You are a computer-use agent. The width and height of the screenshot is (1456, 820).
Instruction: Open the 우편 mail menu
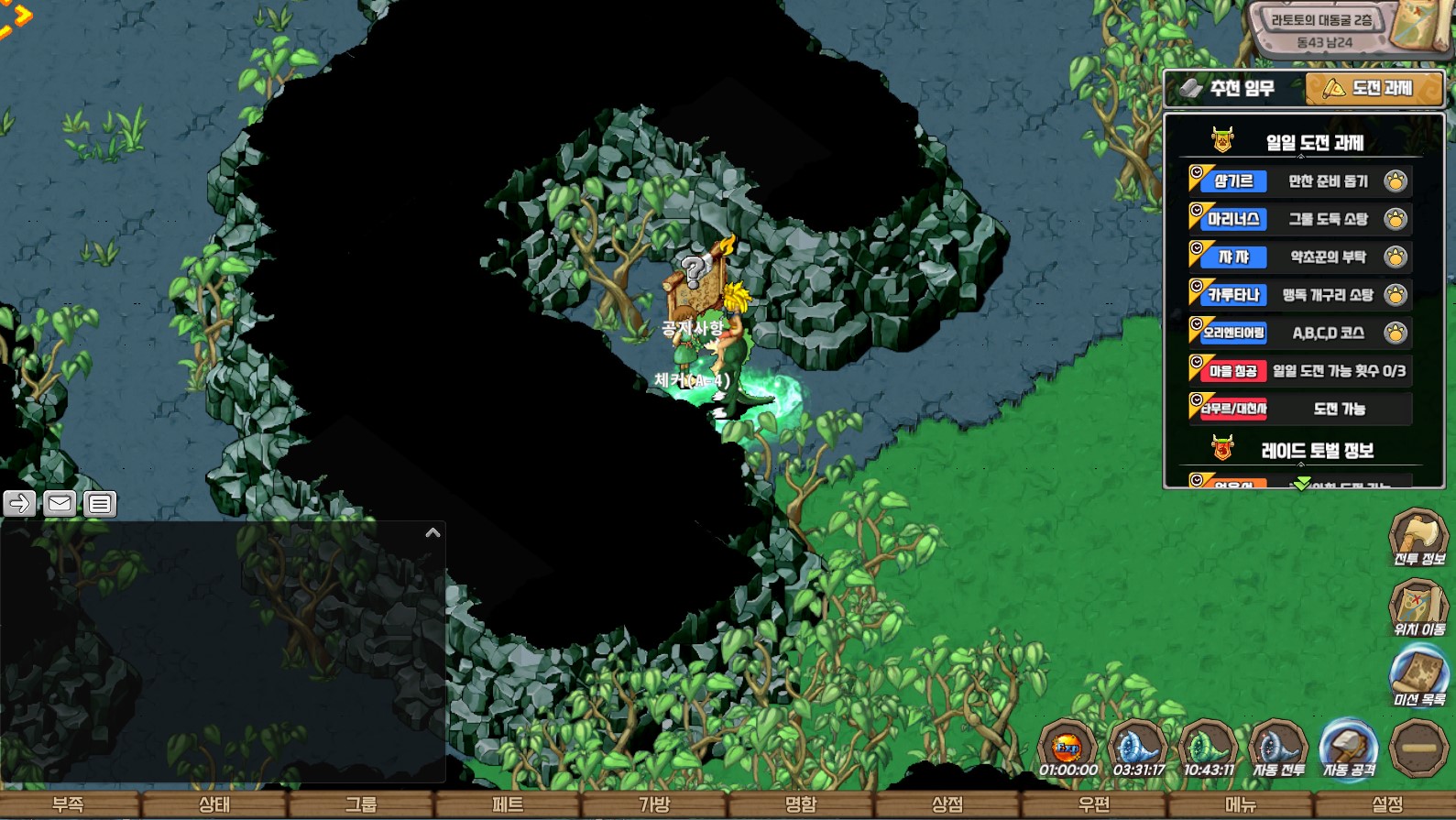coord(1094,804)
